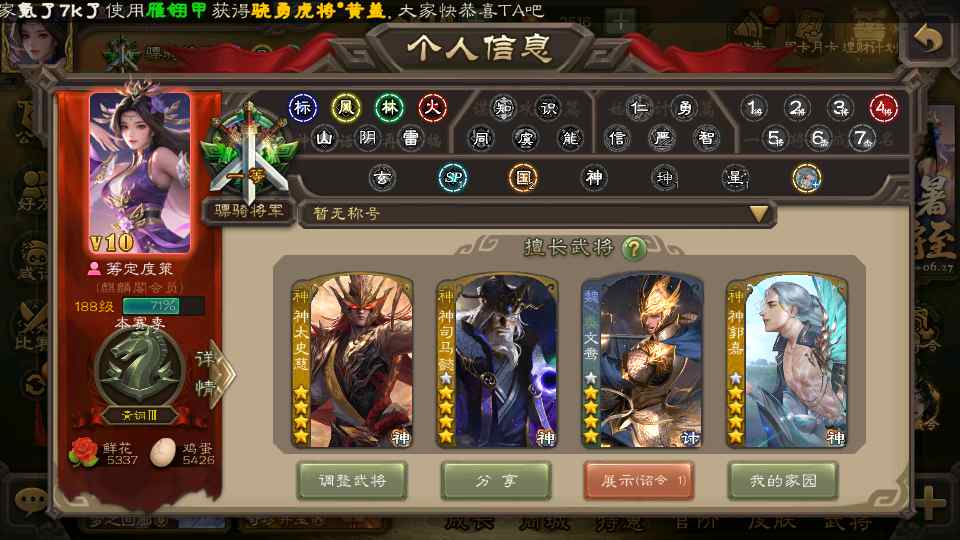
Task: Open 我的家园 my homestead
Action: [x=783, y=480]
